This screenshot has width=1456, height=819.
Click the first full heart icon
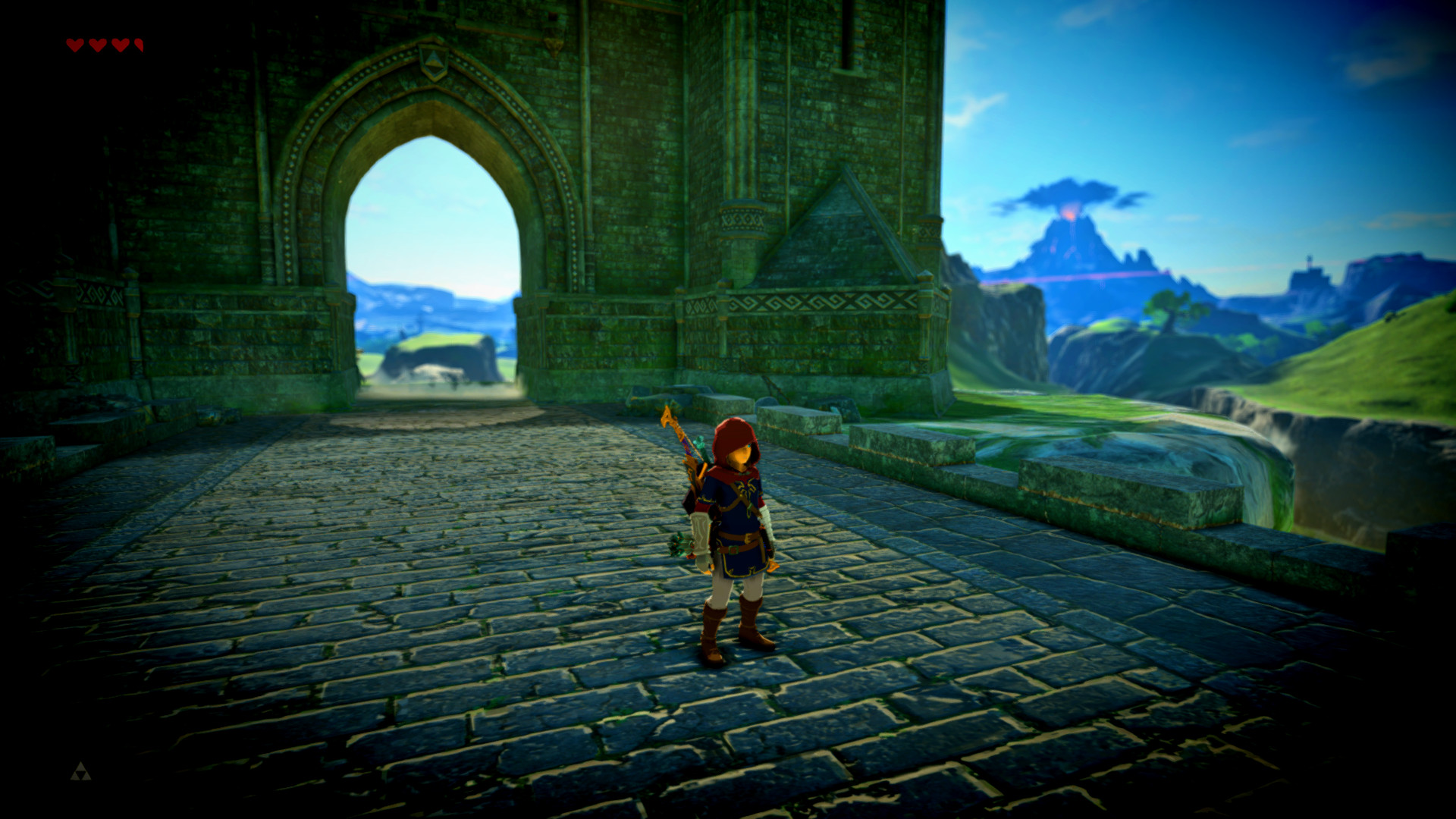[74, 45]
